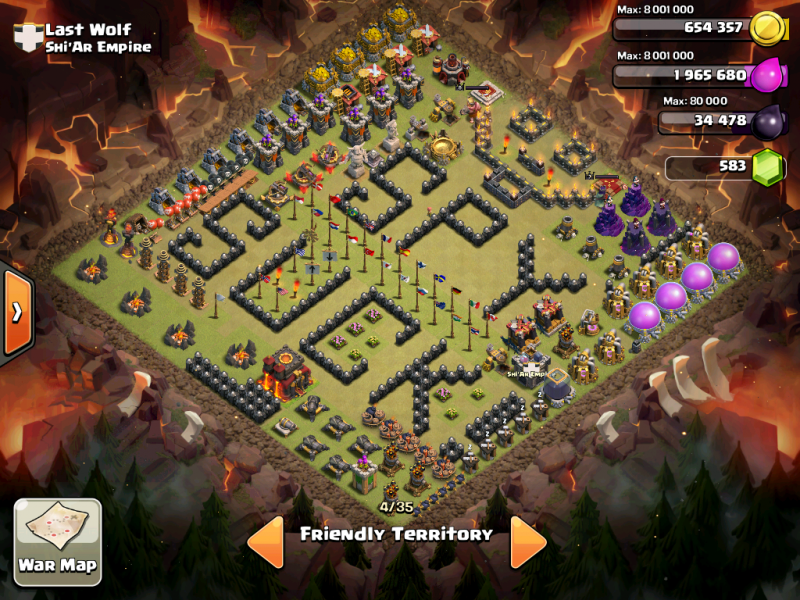Image resolution: width=800 pixels, height=600 pixels.
Task: Tap the Shi'Ar Empire clan shield badge
Action: pyautogui.click(x=26, y=38)
